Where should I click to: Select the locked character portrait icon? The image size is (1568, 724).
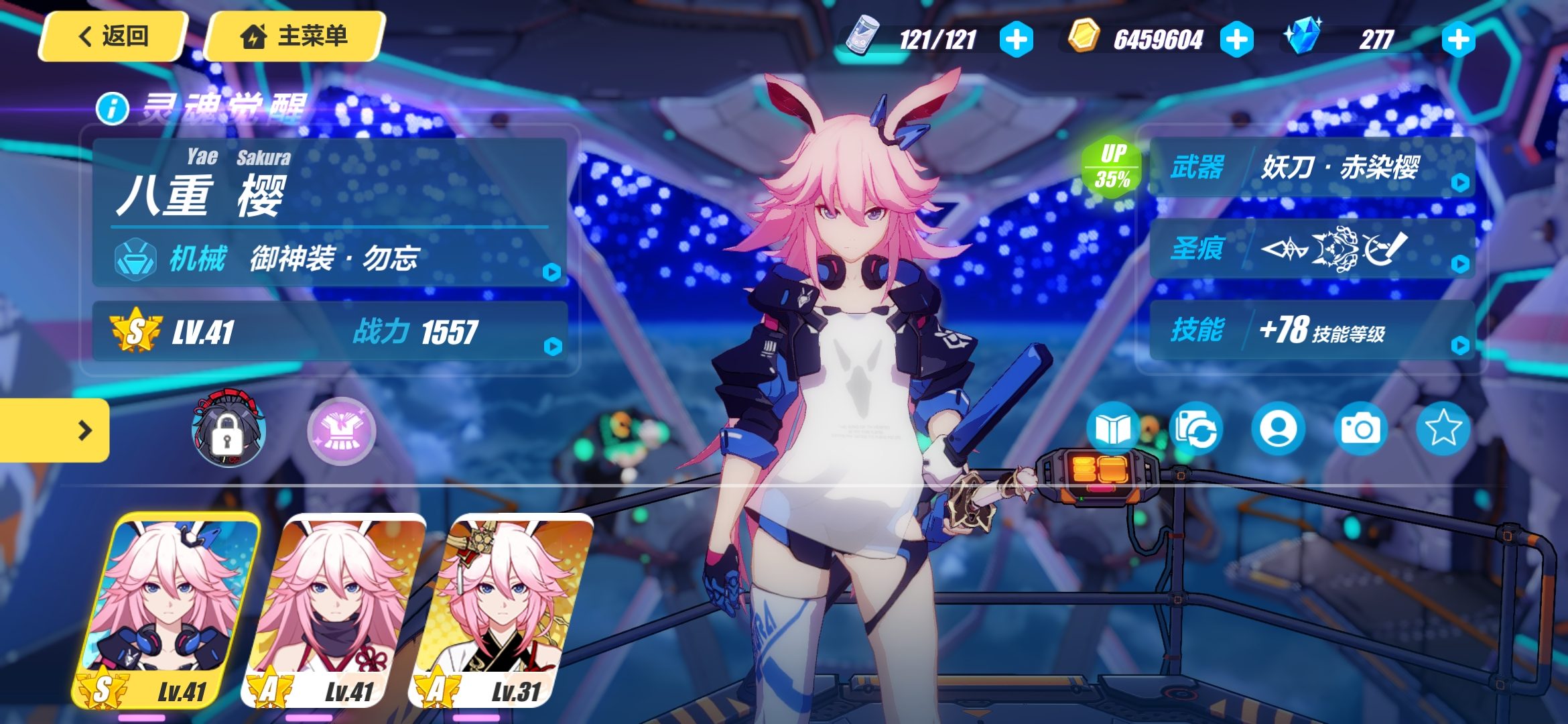click(x=228, y=430)
